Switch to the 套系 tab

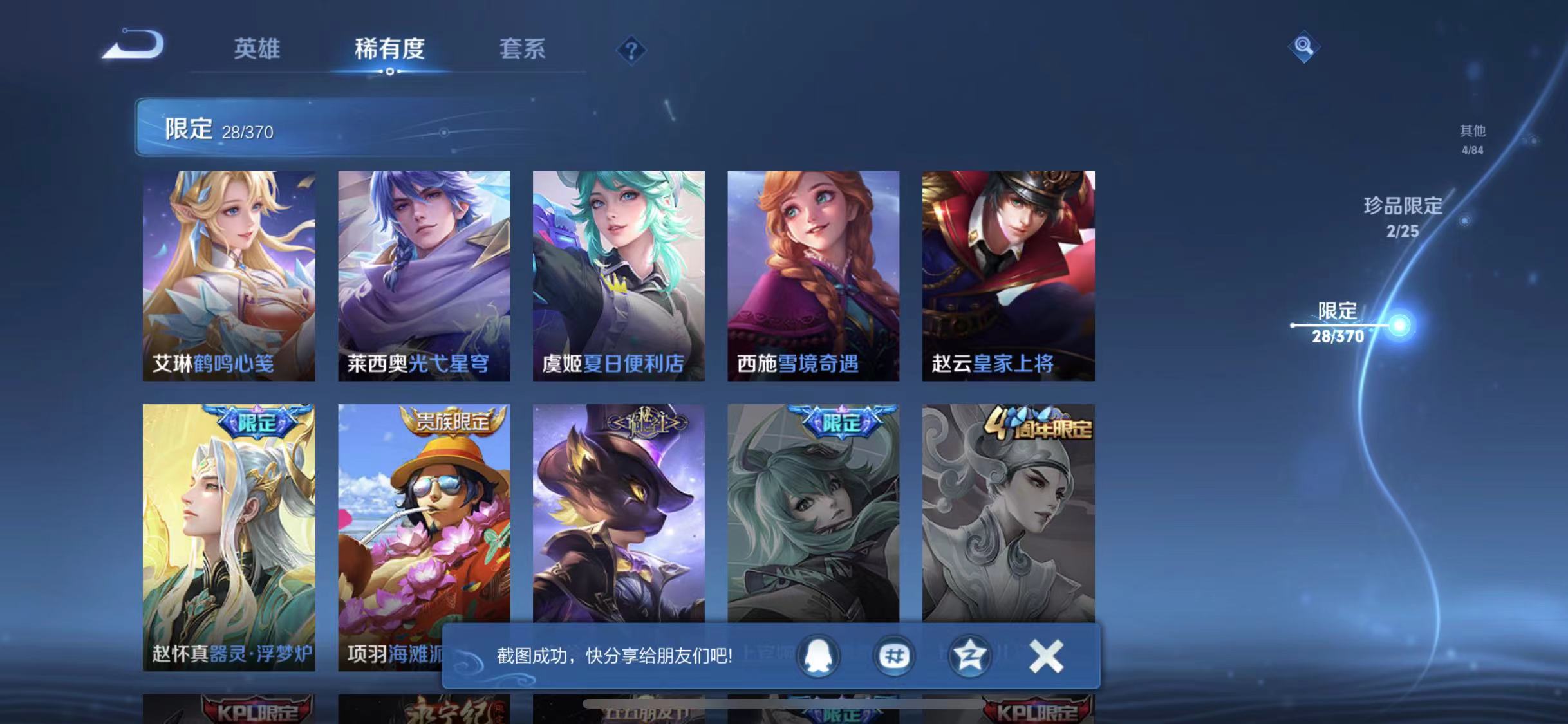524,50
